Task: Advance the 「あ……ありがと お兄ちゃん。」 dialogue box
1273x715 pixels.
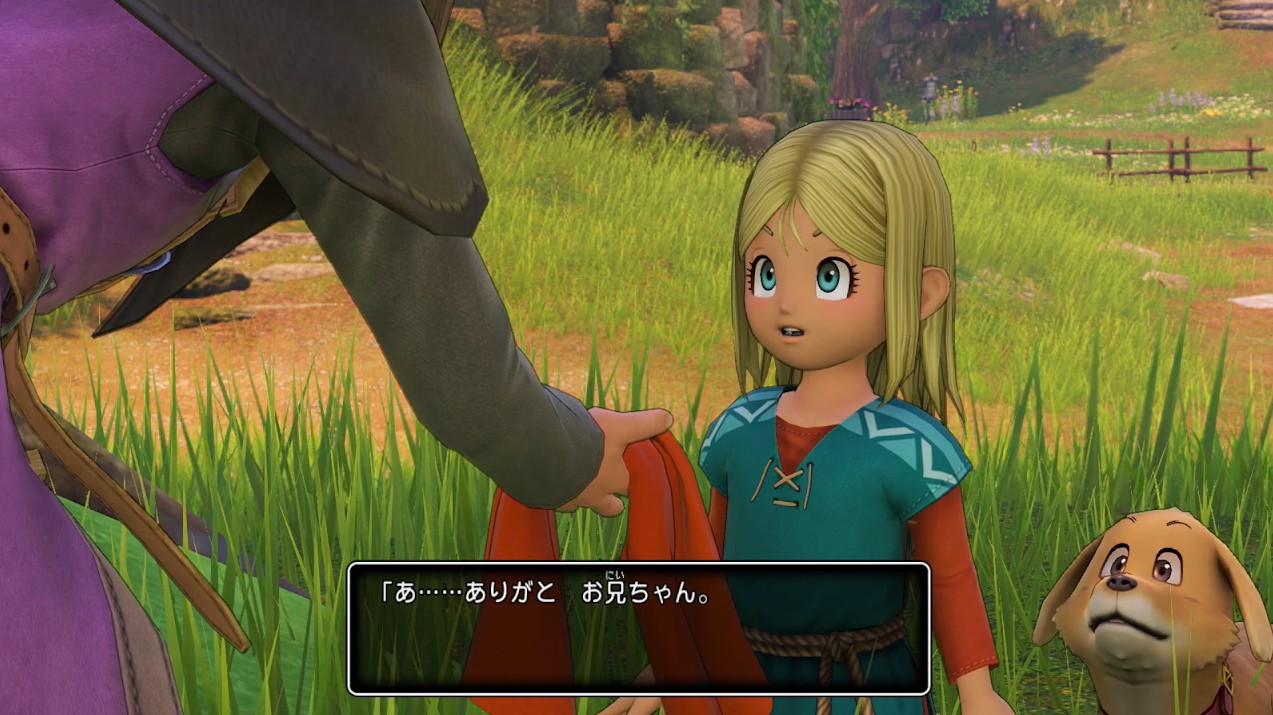Action: coord(638,628)
